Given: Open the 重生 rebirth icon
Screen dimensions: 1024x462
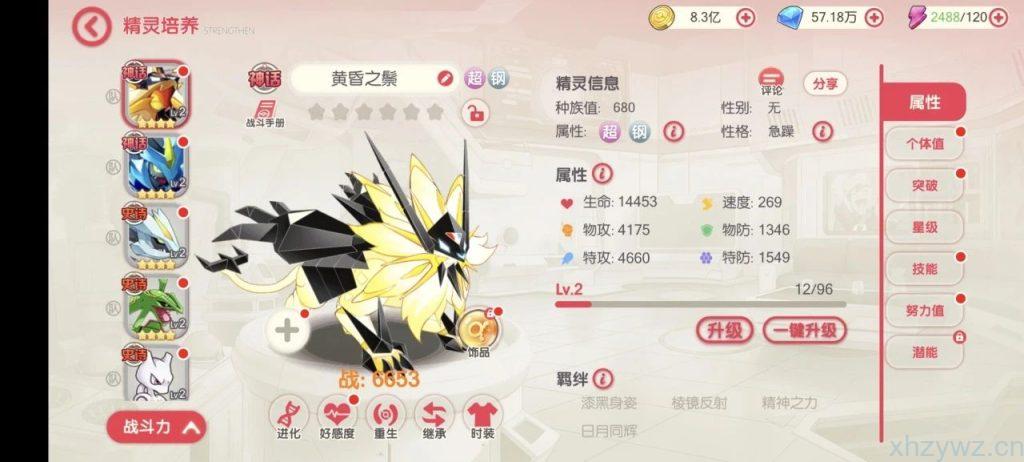Looking at the screenshot, I should 385,413.
